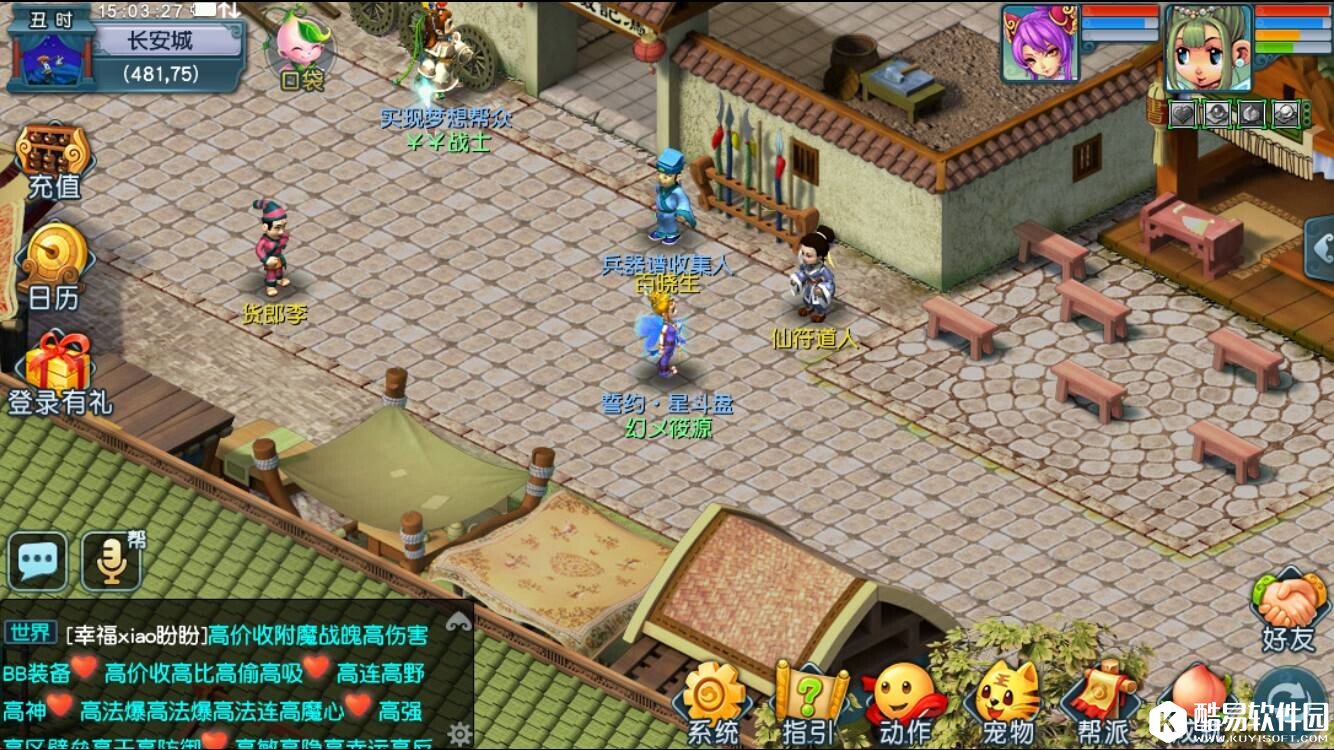Open the 动作 emote menu

click(x=904, y=704)
